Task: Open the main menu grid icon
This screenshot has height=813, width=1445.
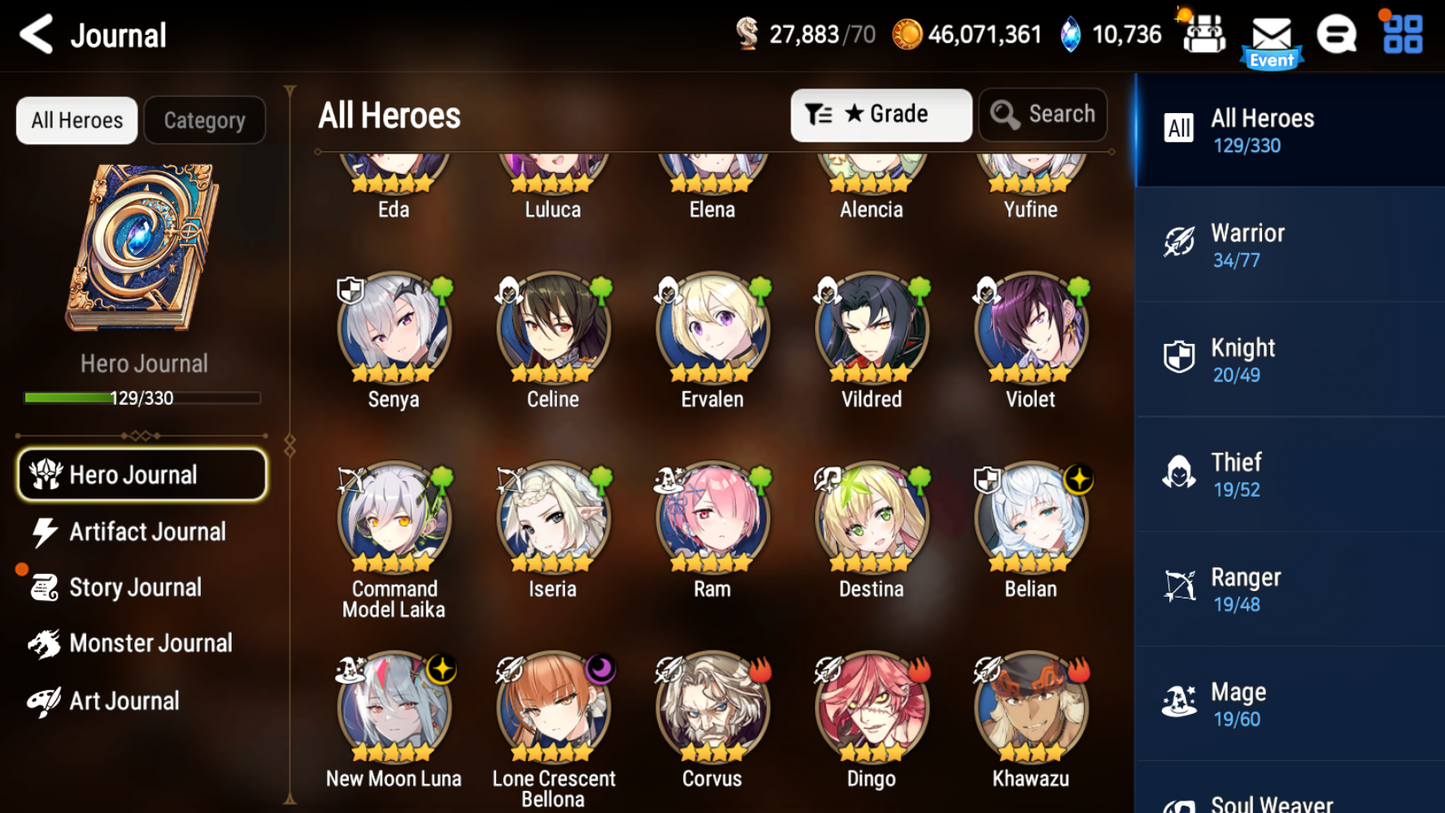Action: coord(1403,33)
